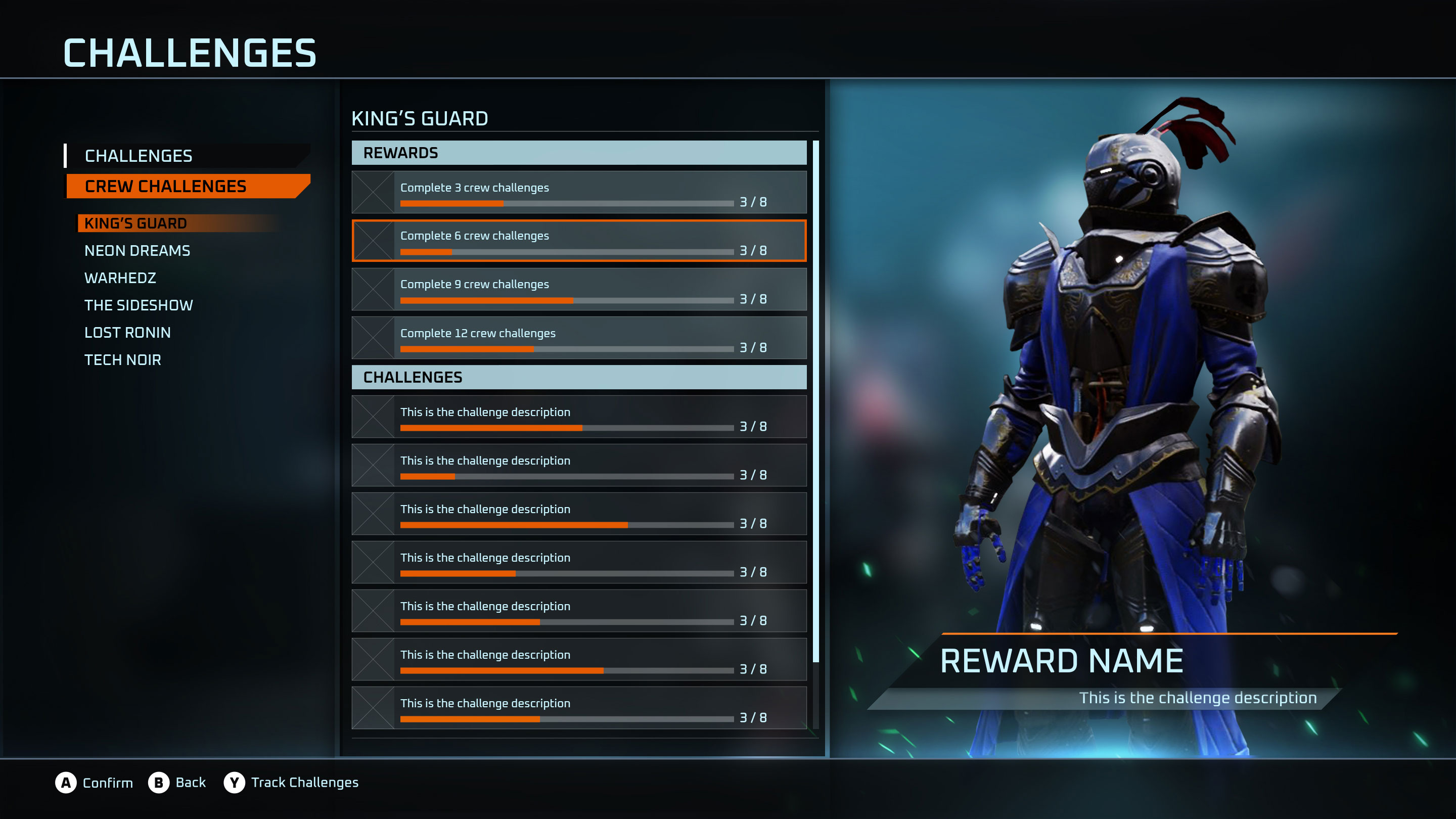Choose the King's Guard crew

[135, 223]
